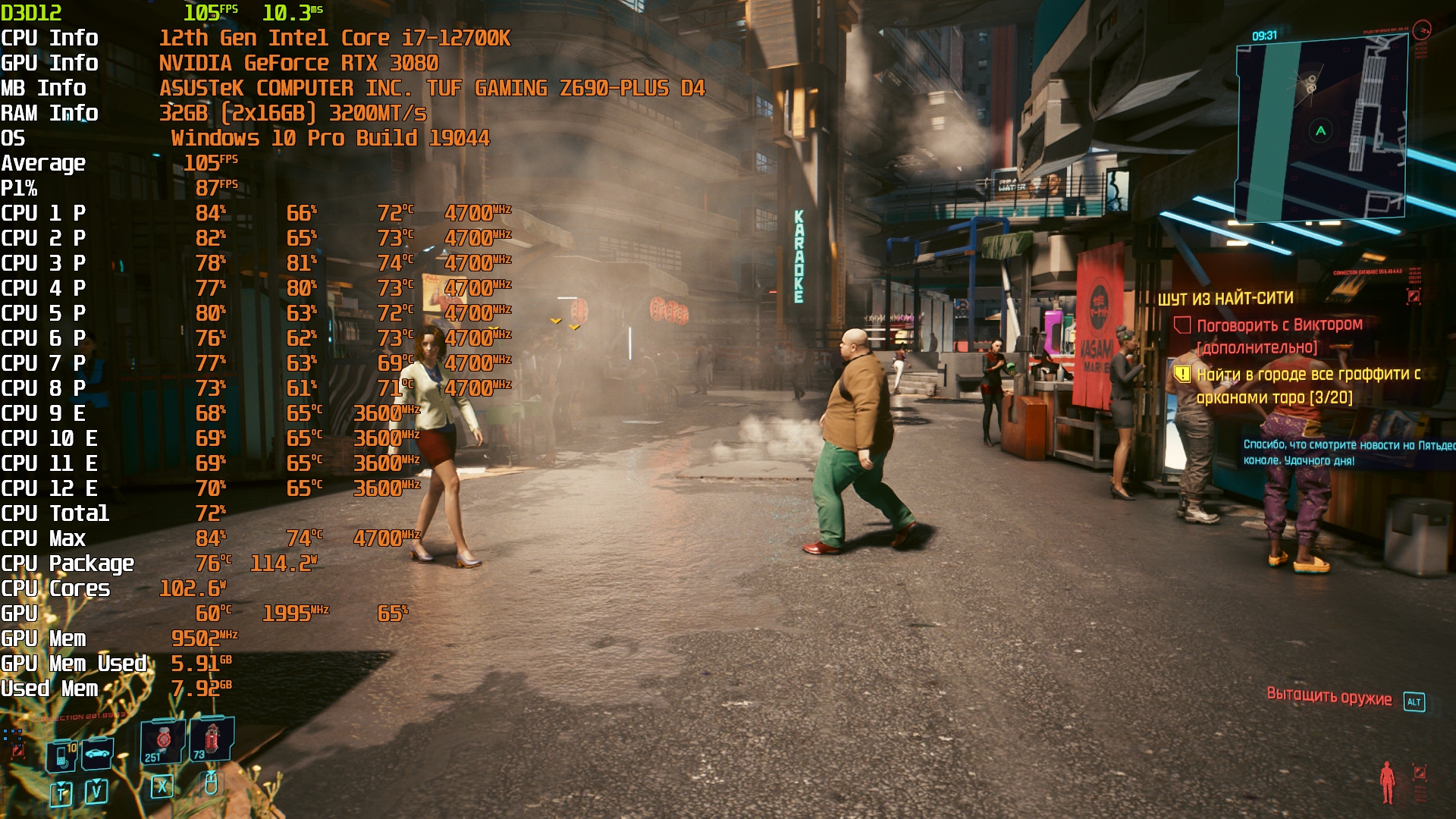Click the quest title ШУТ ИЗ НАЙТ-СИТИ

(x=1225, y=299)
